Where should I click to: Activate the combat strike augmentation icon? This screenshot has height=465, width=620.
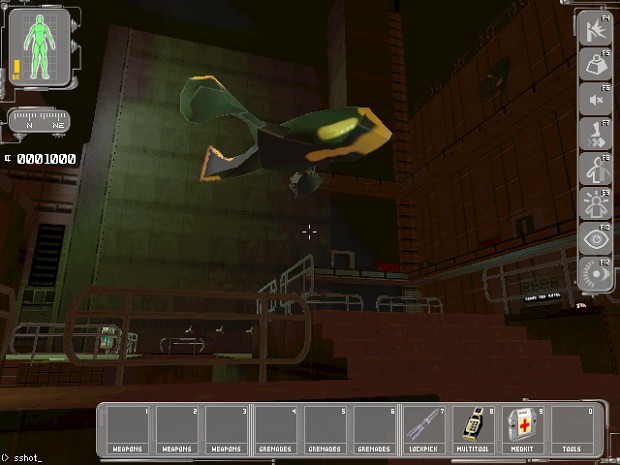point(594,29)
